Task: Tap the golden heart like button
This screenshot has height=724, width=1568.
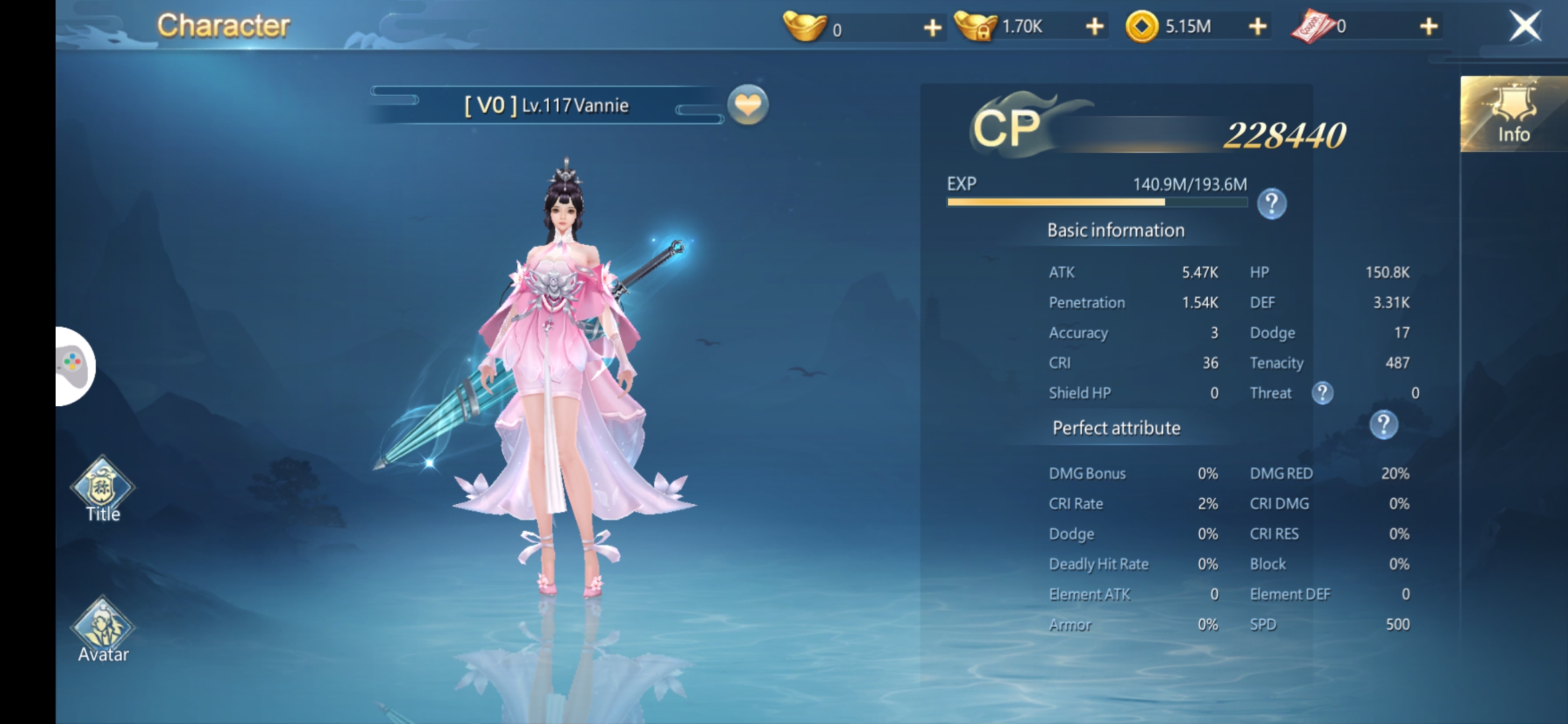Action: (748, 105)
